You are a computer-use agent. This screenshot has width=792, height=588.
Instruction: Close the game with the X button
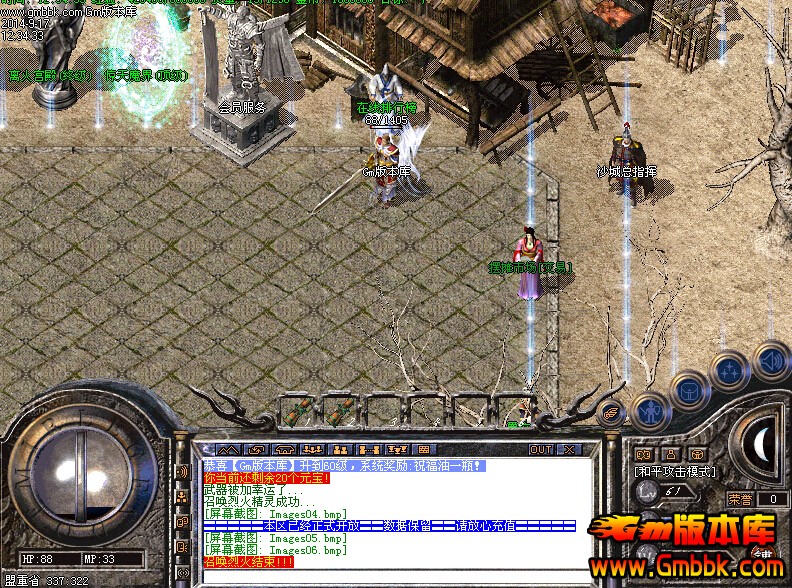pos(567,449)
